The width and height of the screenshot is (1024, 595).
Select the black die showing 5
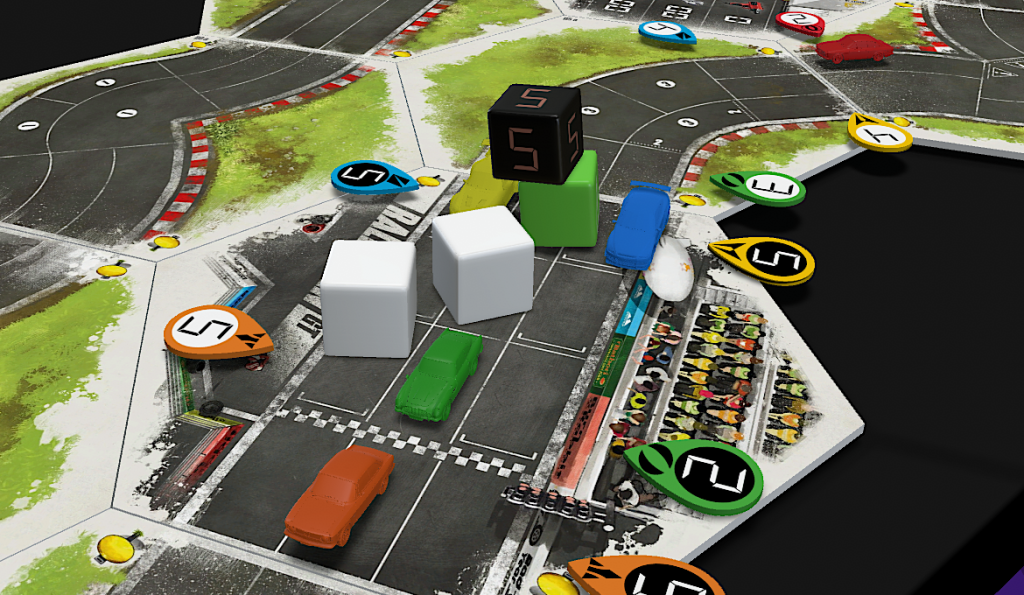pyautogui.click(x=534, y=133)
